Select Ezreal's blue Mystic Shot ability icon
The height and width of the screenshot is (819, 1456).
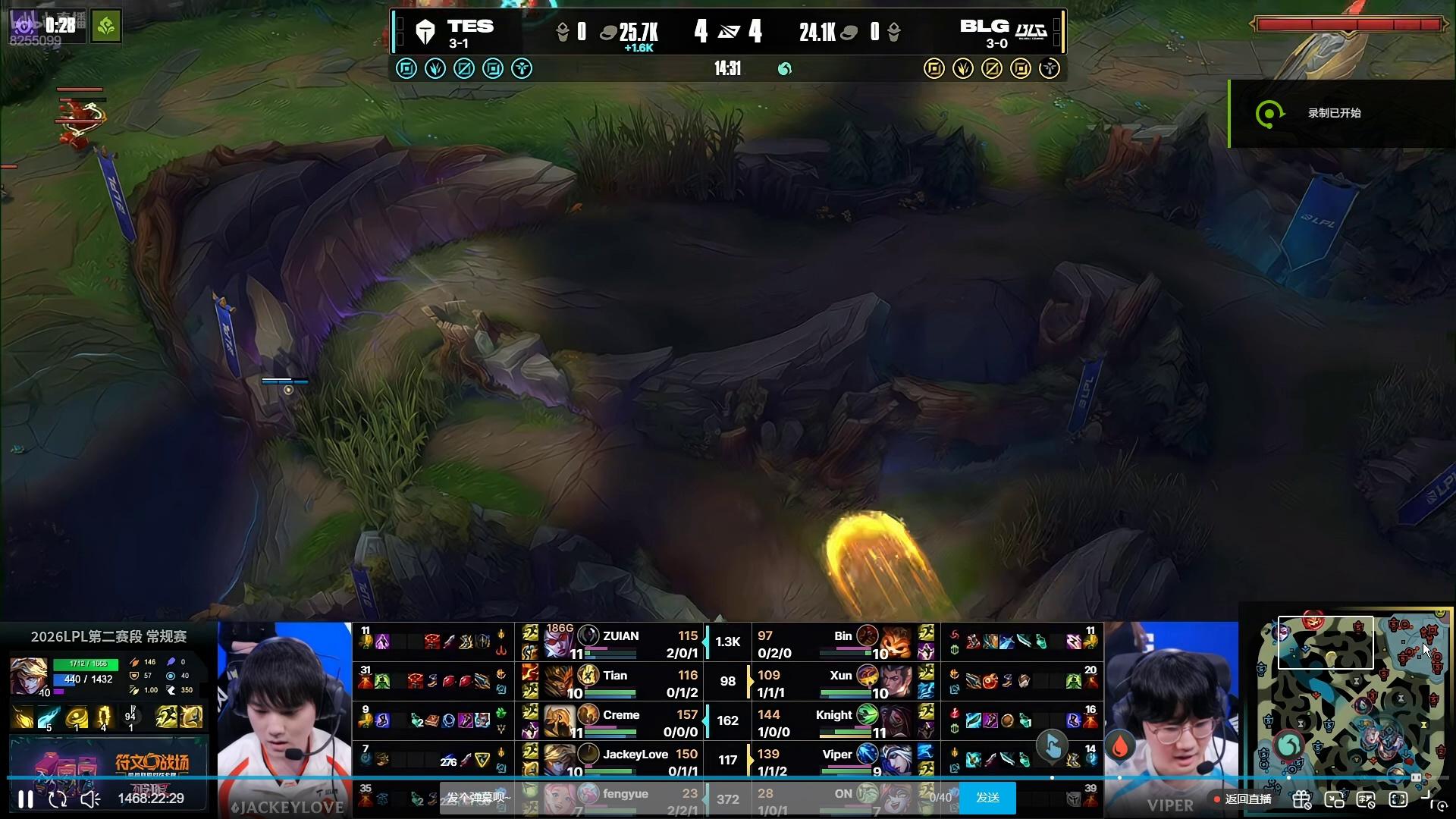pos(49,717)
